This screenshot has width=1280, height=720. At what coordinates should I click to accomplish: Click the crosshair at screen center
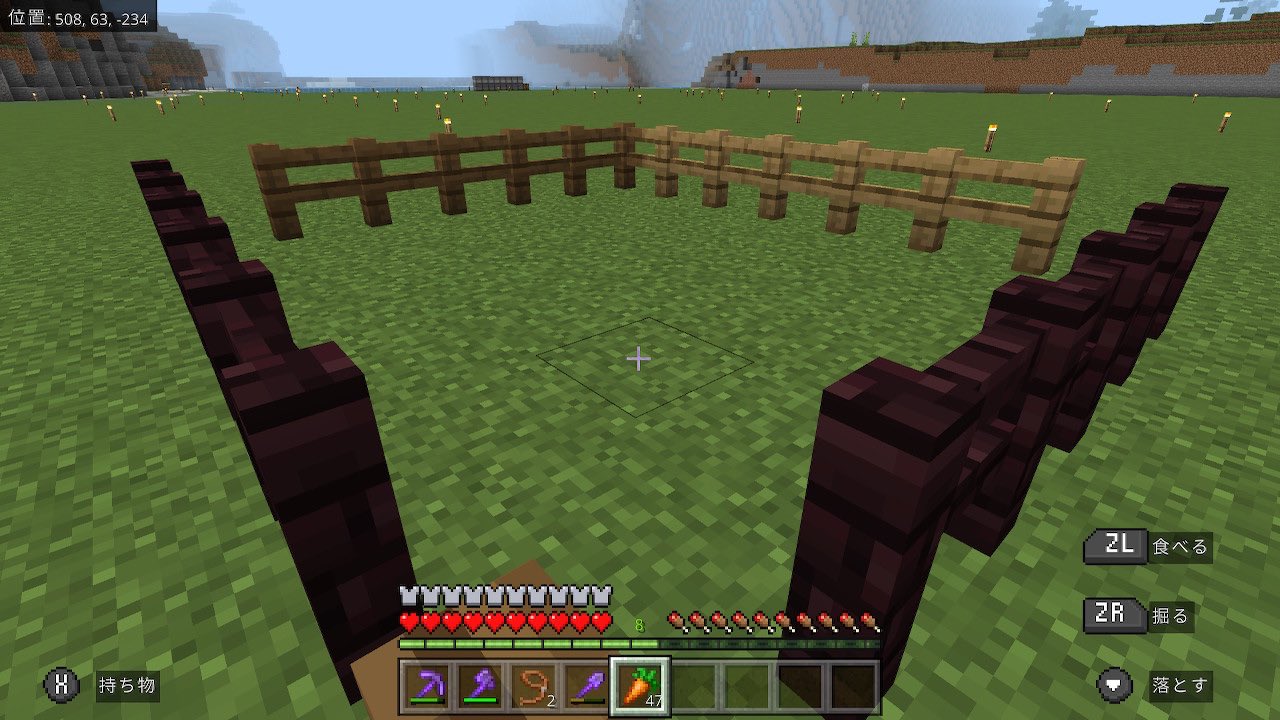click(x=638, y=357)
